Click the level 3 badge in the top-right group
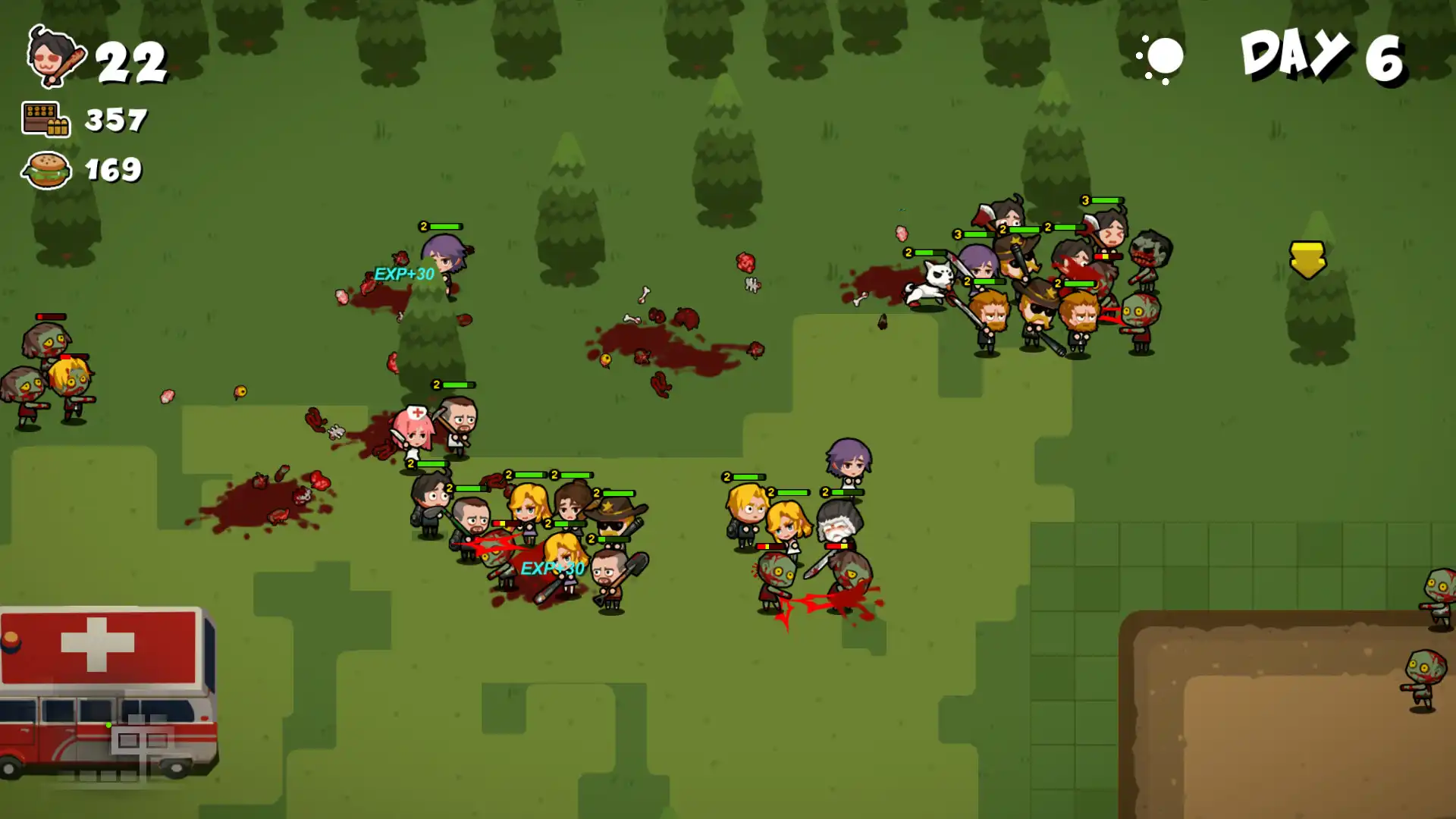The image size is (1456, 819). (x=1086, y=200)
